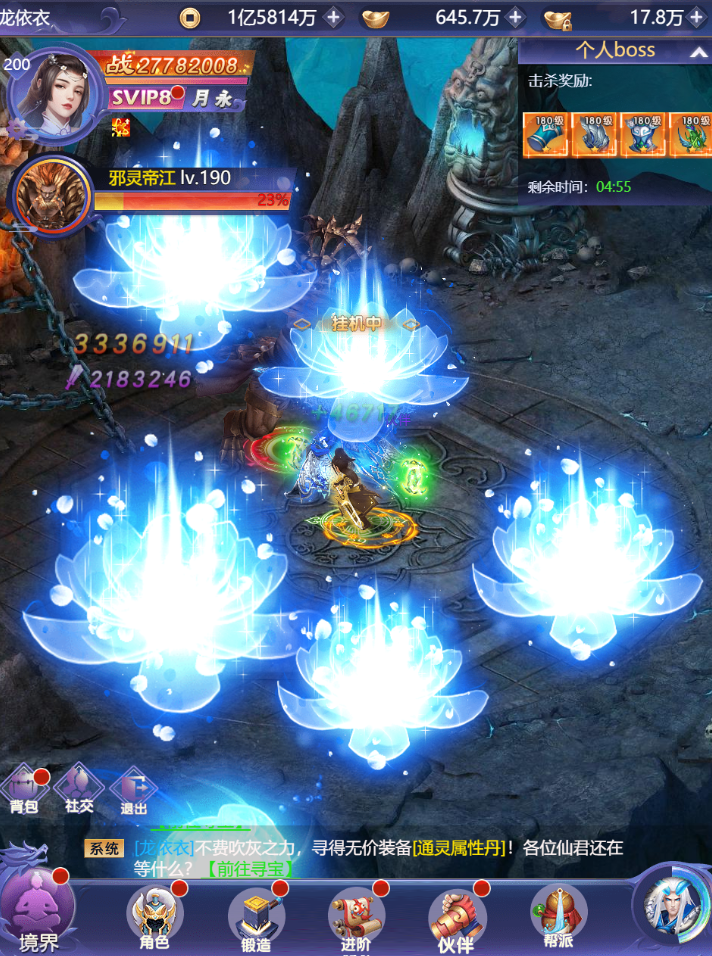The image size is (712, 956).
Task: Open the 锻造 forging menu
Action: (256, 915)
